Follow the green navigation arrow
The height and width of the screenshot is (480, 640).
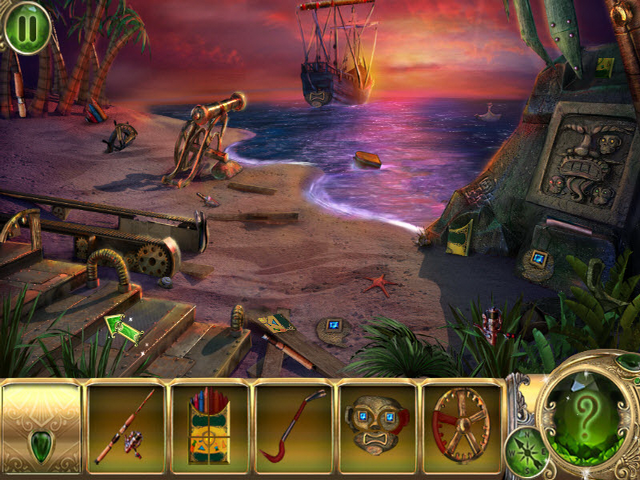[x=122, y=326]
